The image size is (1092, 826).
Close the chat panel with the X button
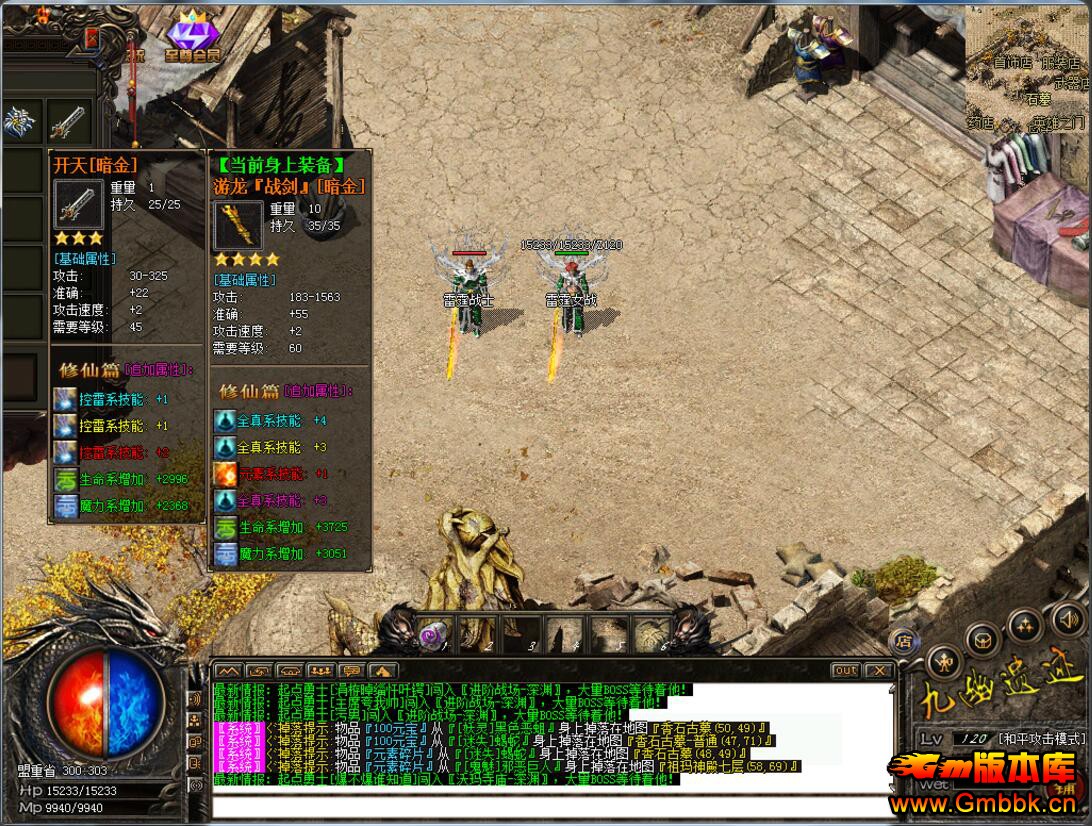point(878,670)
